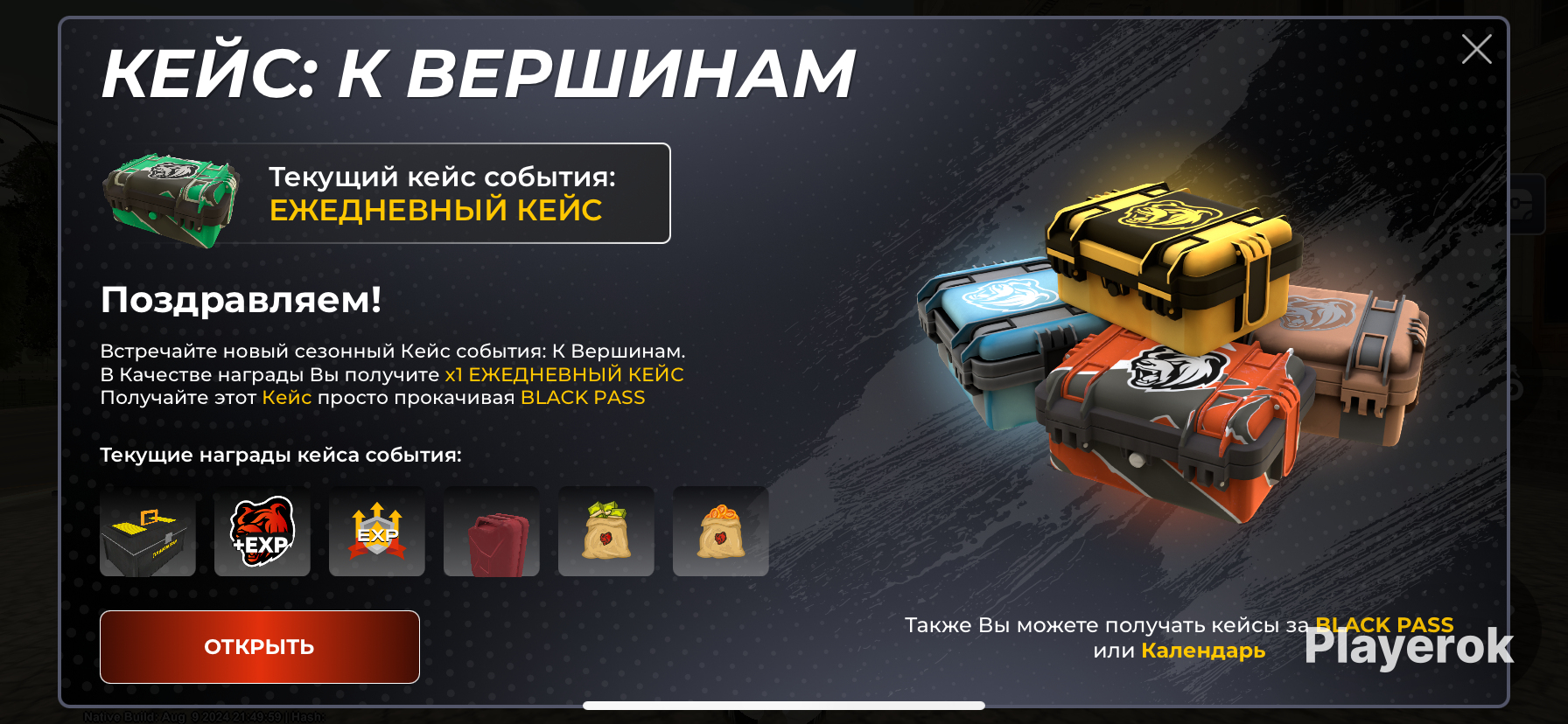Choose the bag with gold coins reward
Image resolution: width=1568 pixels, height=724 pixels.
pos(721,532)
